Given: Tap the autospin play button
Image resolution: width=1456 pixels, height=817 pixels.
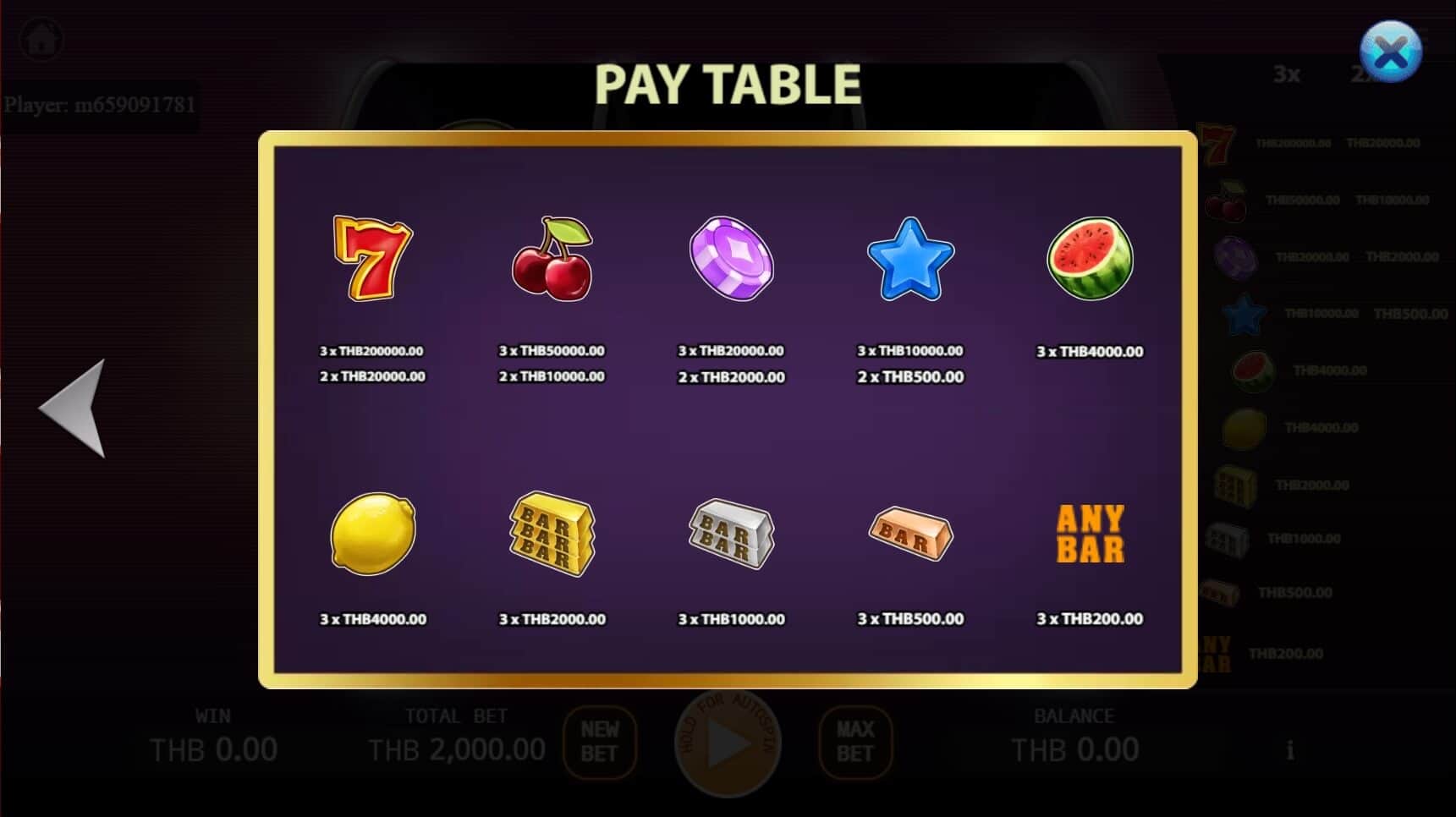Looking at the screenshot, I should click(727, 744).
